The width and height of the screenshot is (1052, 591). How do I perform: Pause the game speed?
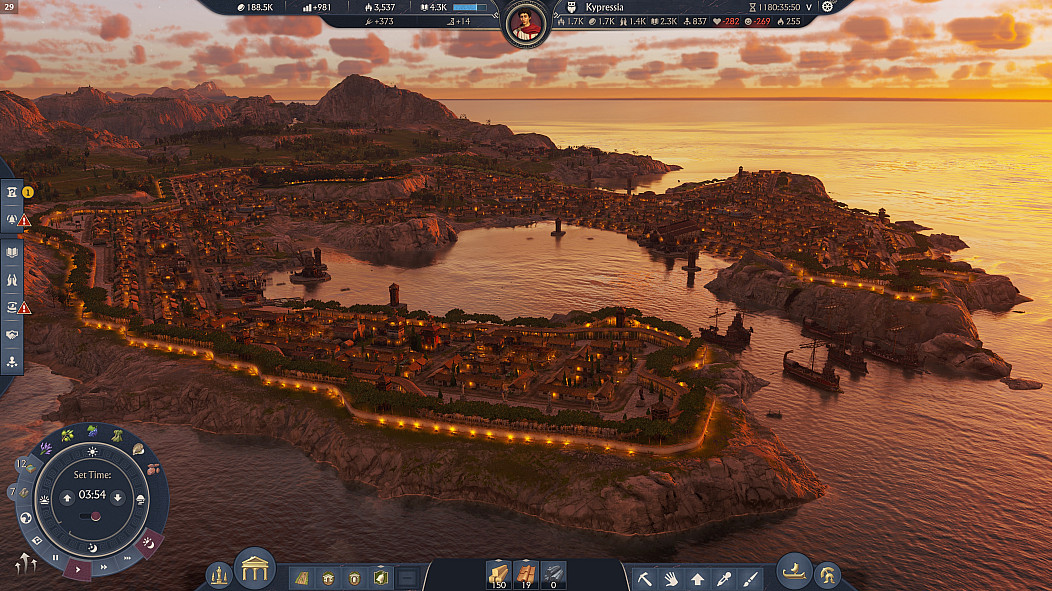[x=55, y=558]
